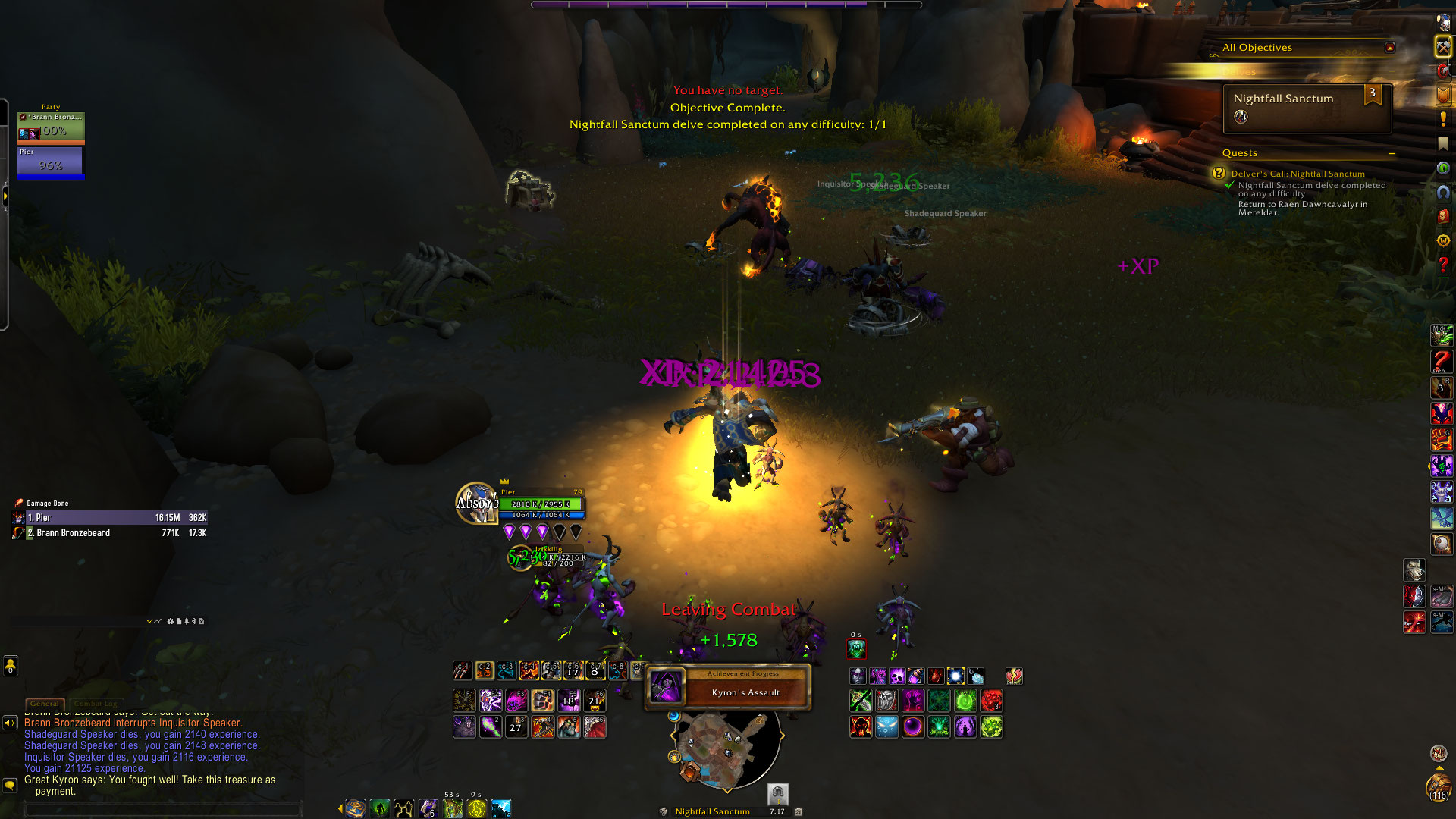
Task: Select Brann Bronzebeard's damage meter row
Action: pos(110,533)
